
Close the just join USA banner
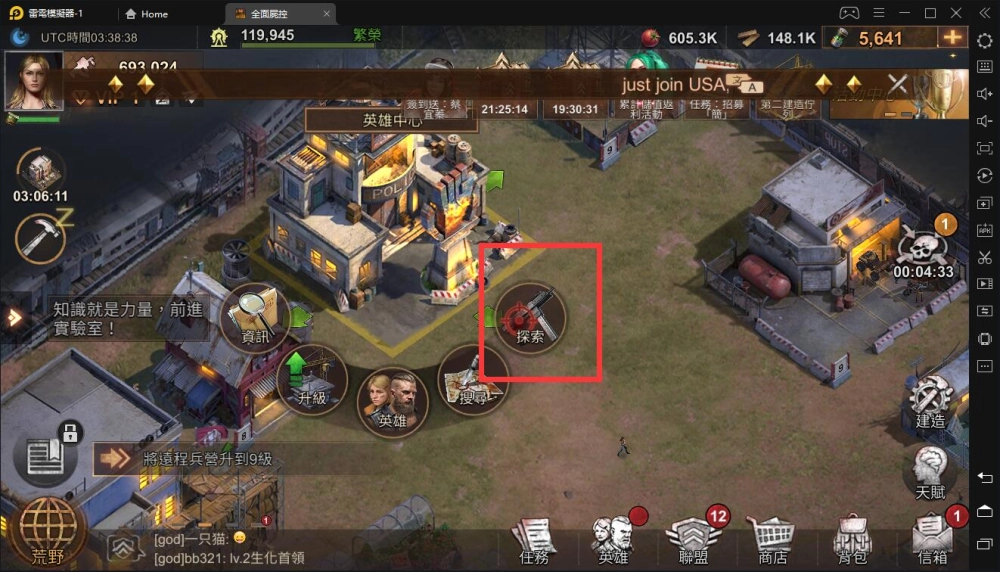(x=898, y=84)
